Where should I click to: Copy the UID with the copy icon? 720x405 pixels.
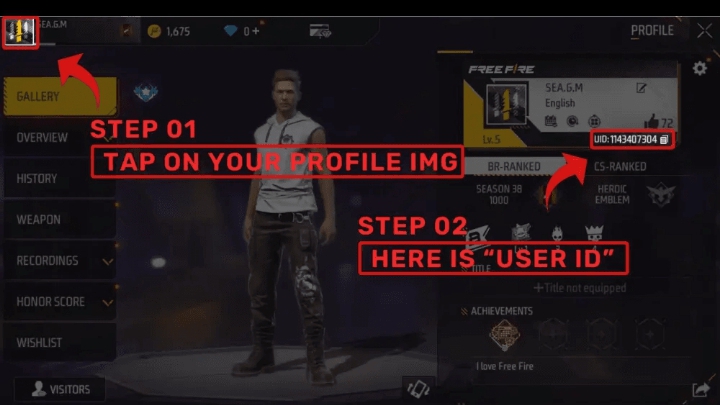pyautogui.click(x=664, y=140)
